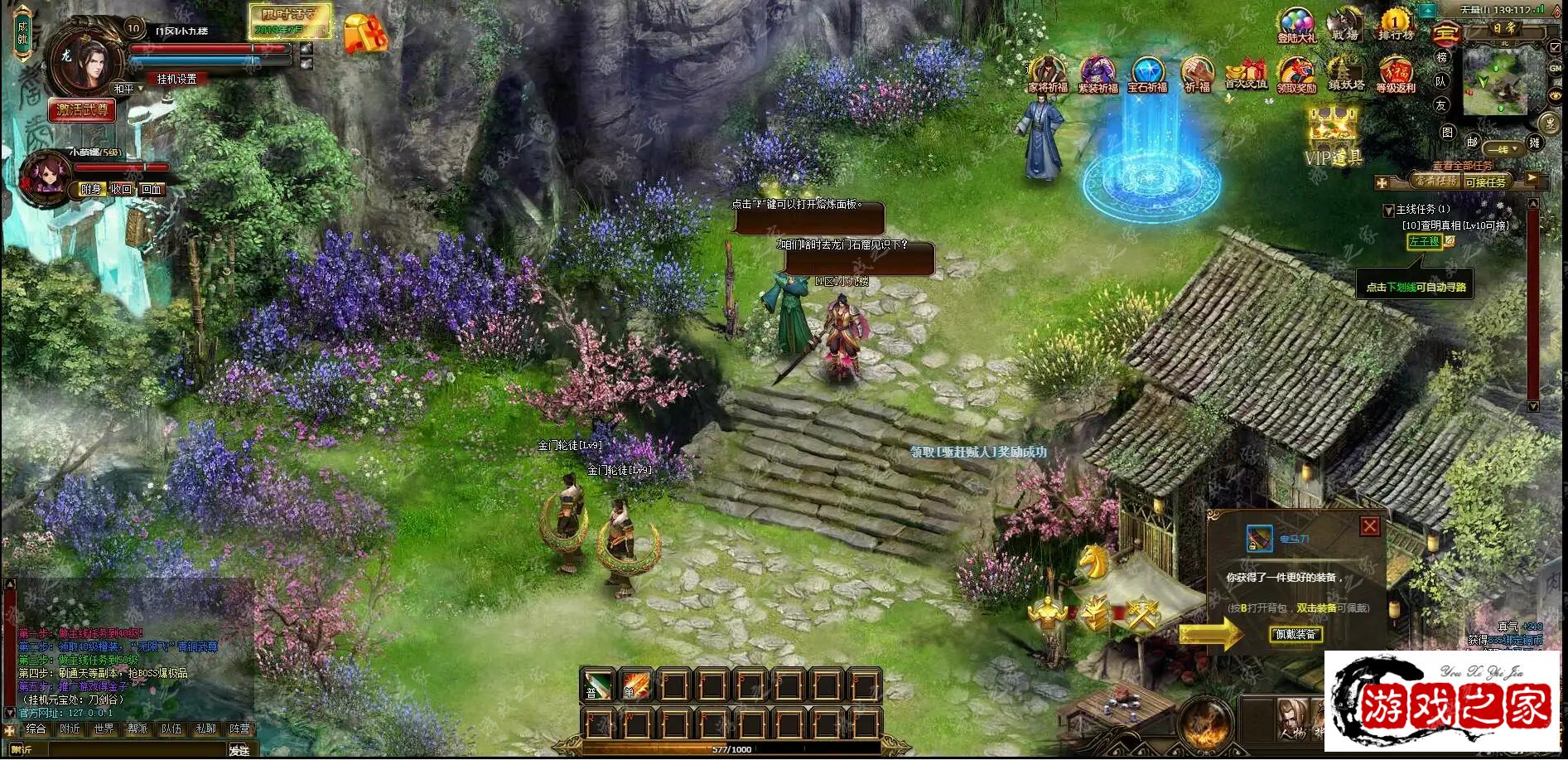1568x760 pixels.
Task: Select the 世界 chat channel tab
Action: pos(104,729)
